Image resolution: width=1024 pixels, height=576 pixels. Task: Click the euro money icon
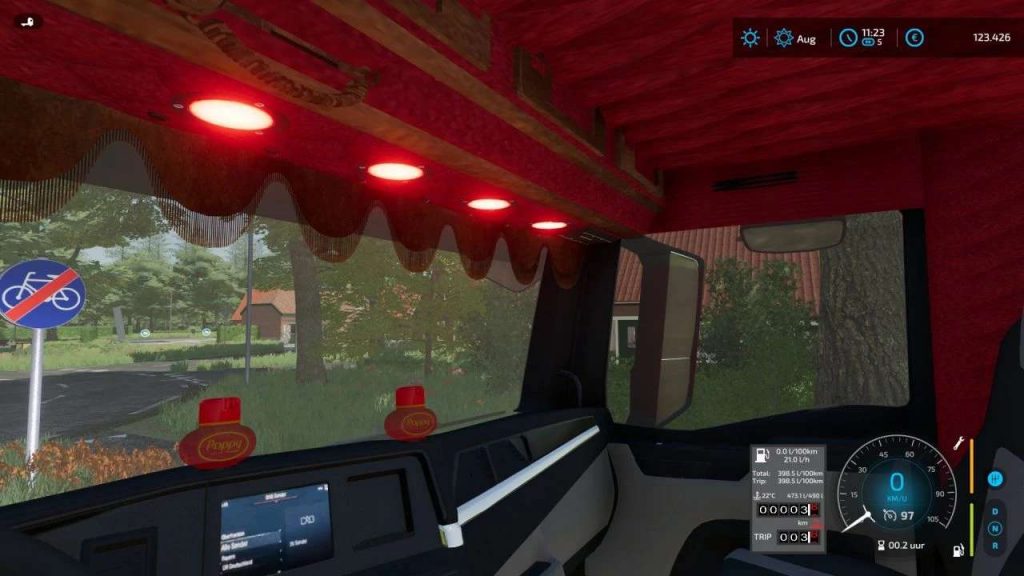[914, 38]
